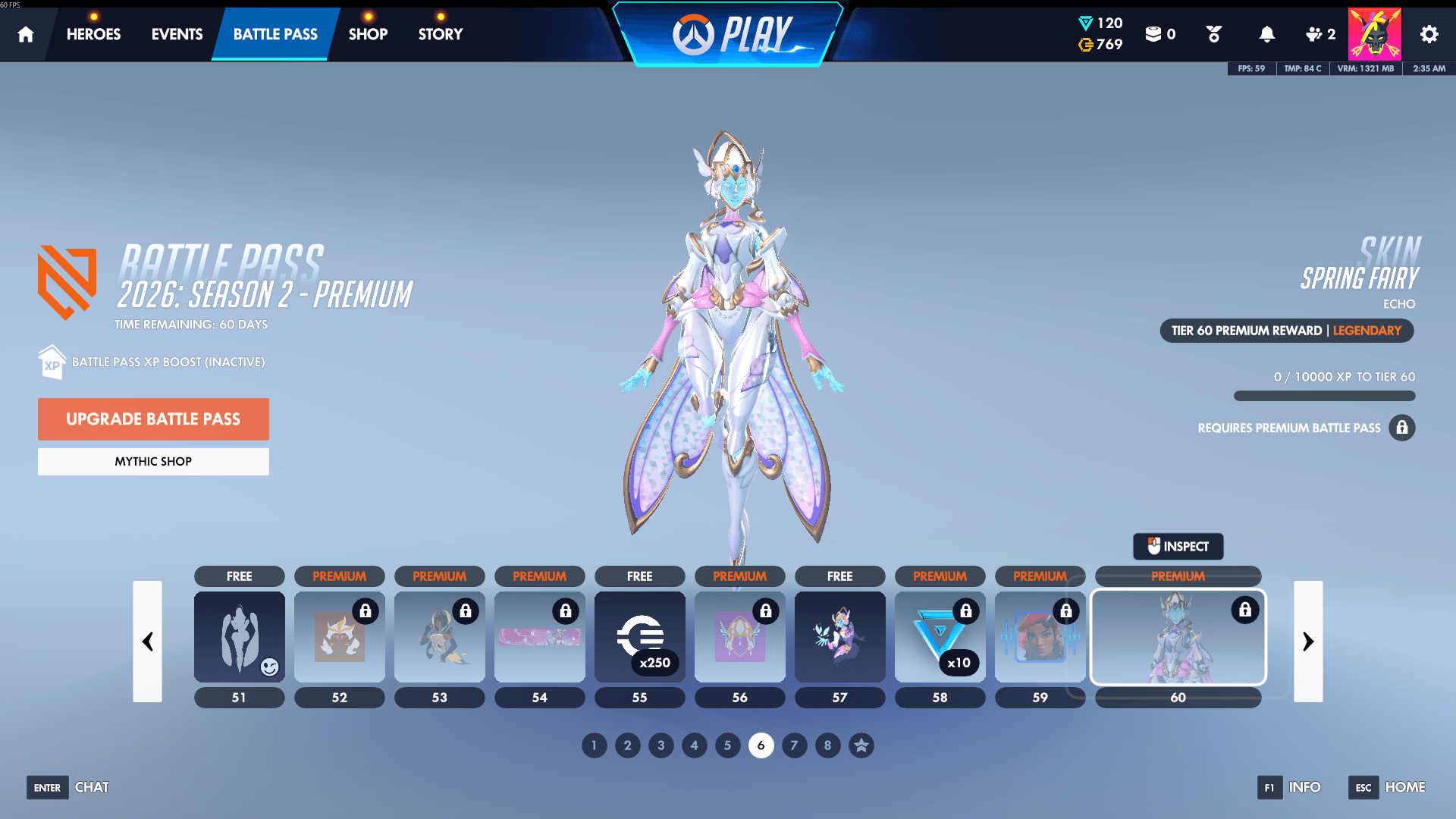
Task: Open notifications via bell icon
Action: click(1266, 33)
